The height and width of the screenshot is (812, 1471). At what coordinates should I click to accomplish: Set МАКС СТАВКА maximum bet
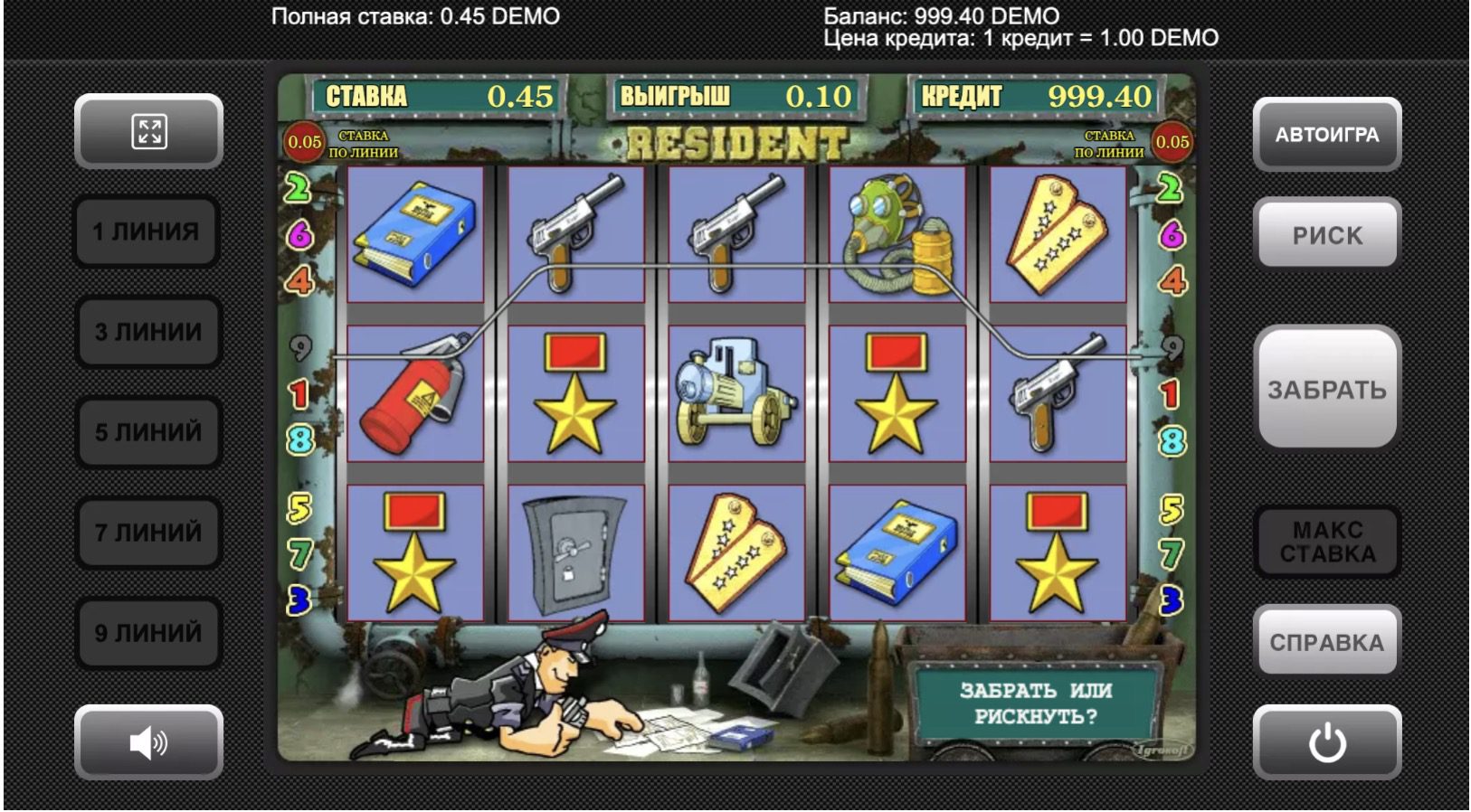(1327, 540)
